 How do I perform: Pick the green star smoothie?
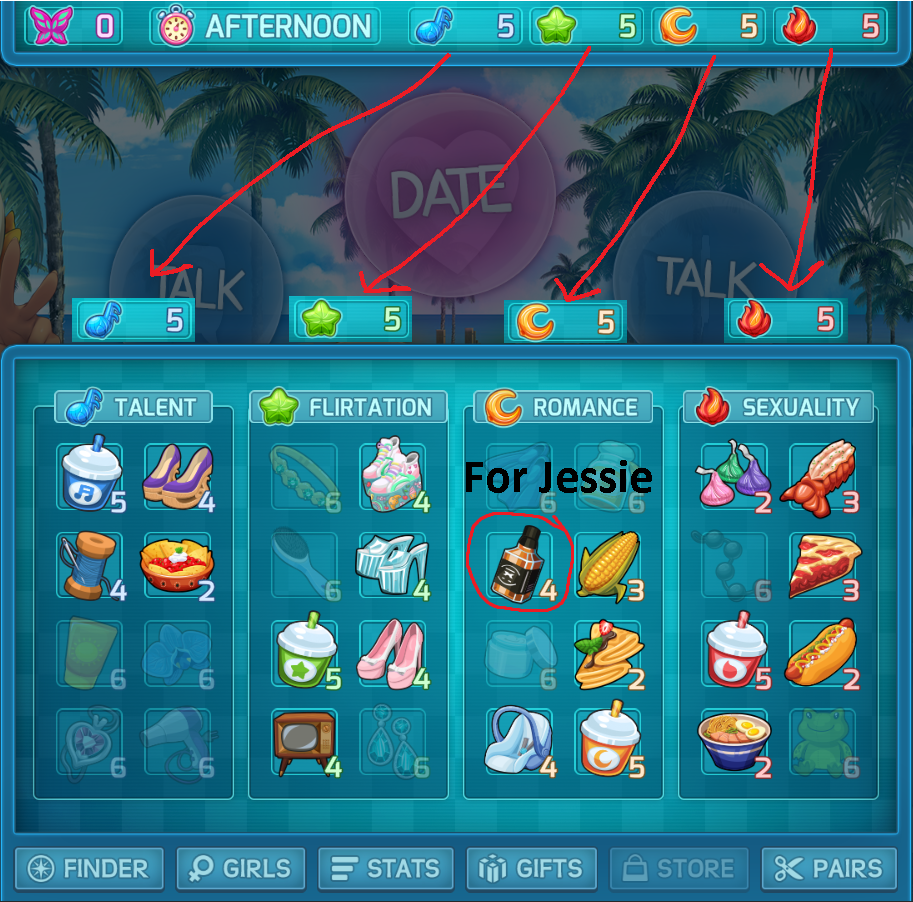304,654
